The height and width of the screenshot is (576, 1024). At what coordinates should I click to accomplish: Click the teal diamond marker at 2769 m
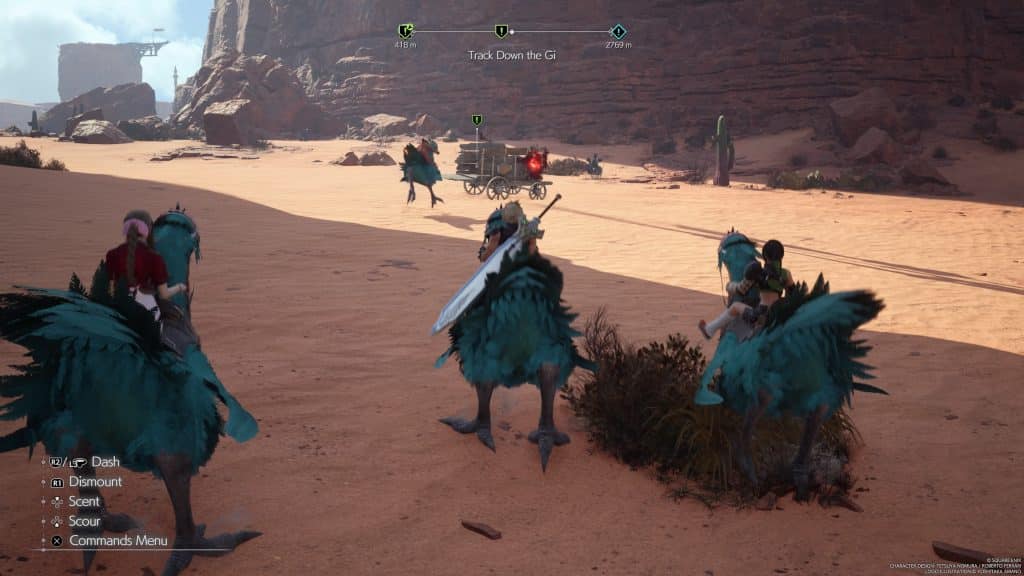[618, 31]
